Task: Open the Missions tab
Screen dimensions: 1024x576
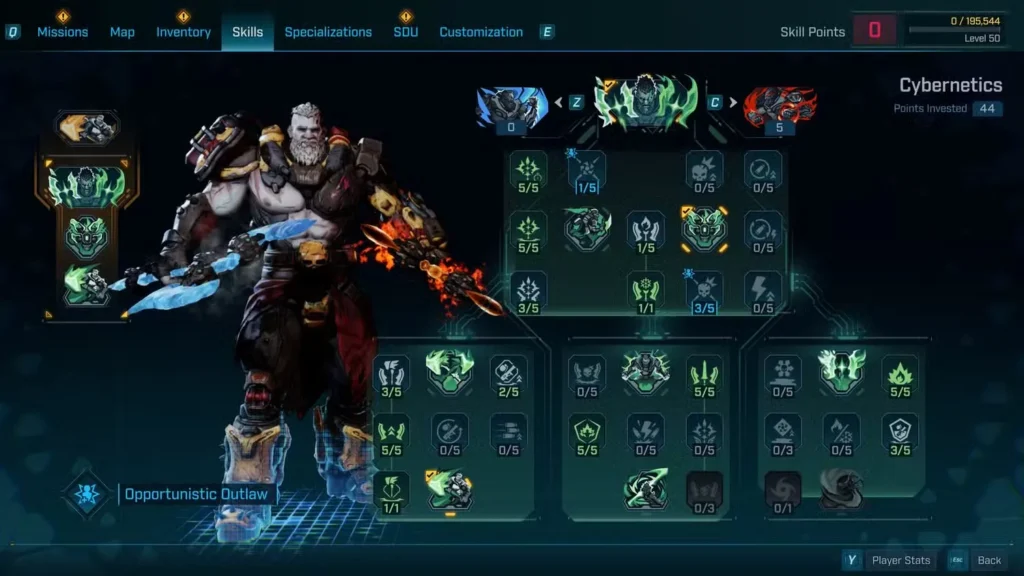Action: (x=62, y=32)
